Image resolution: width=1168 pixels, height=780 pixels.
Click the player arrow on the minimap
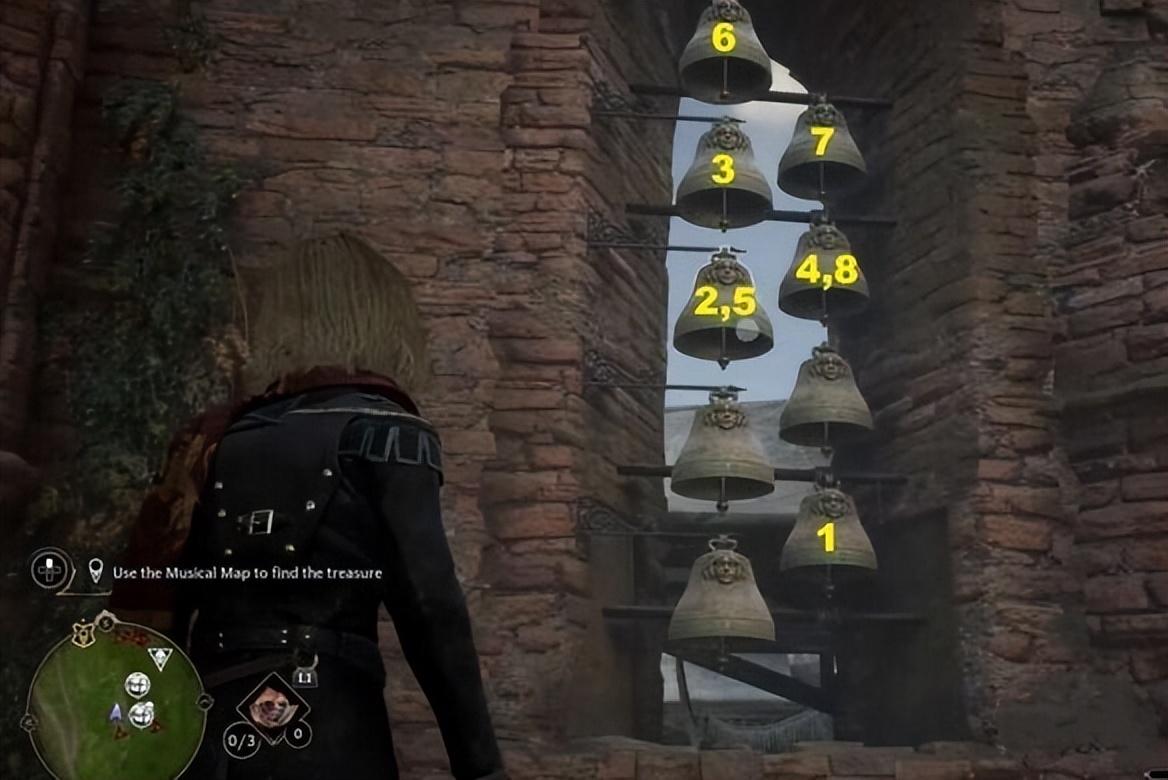116,712
